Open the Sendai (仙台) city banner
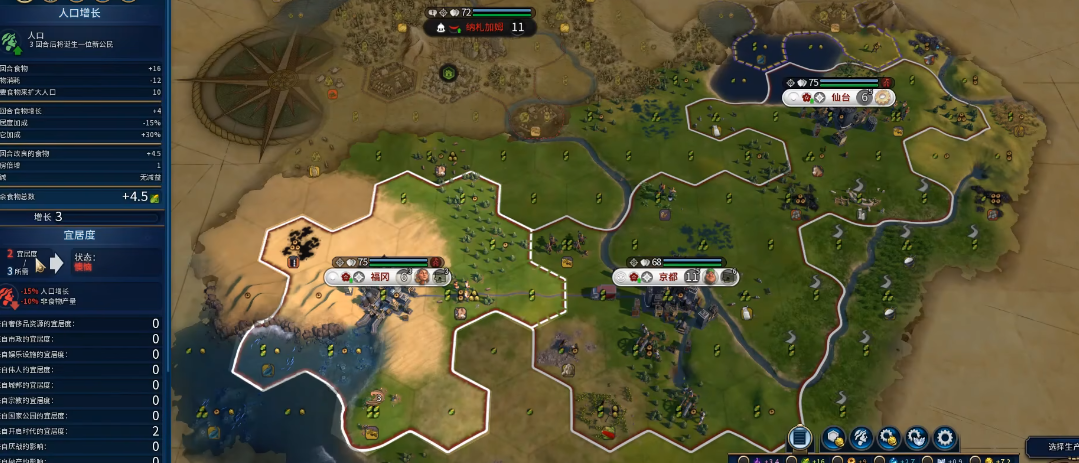1079x463 pixels. 838,97
